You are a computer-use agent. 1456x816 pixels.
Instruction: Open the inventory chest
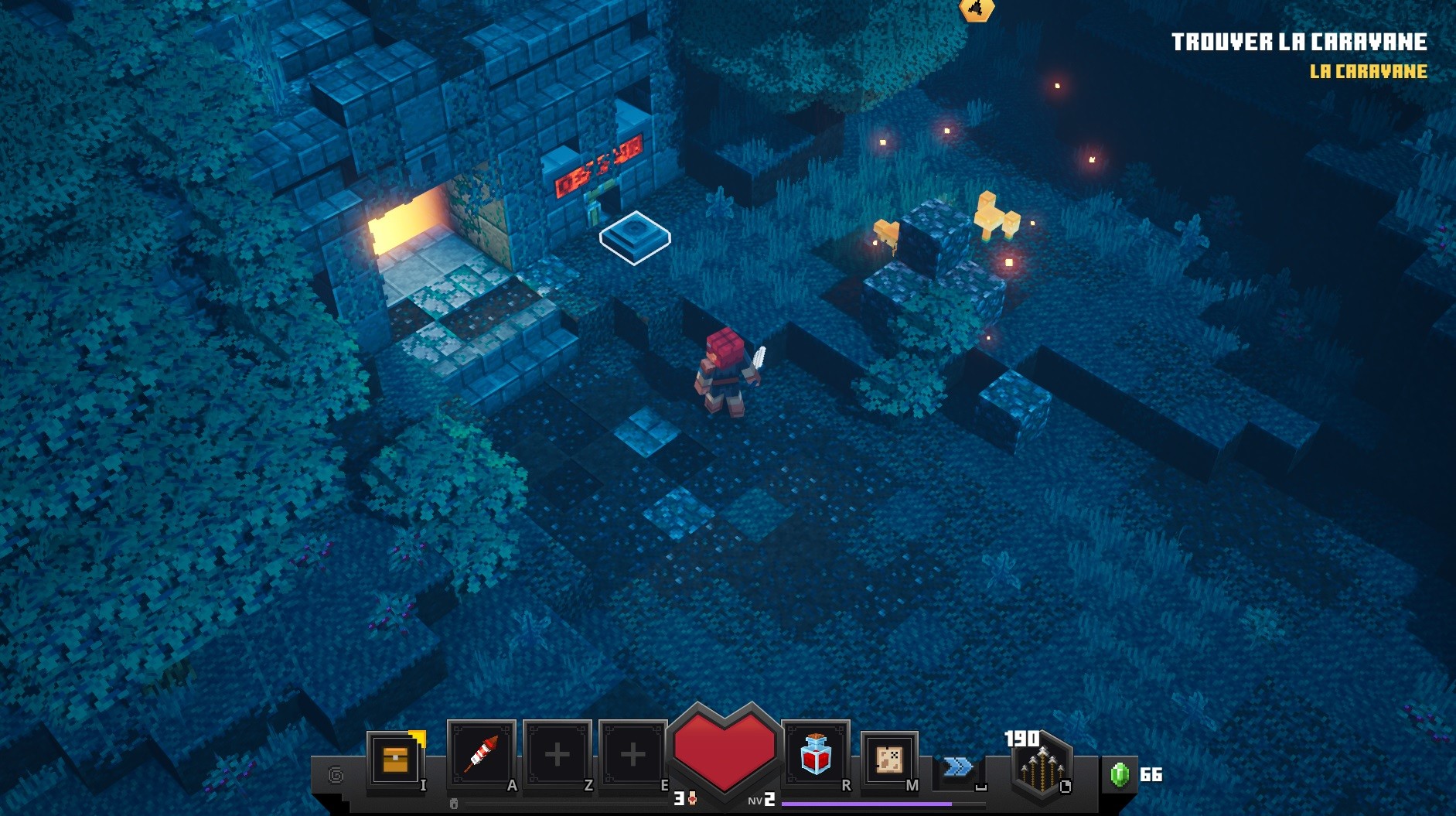[x=395, y=760]
